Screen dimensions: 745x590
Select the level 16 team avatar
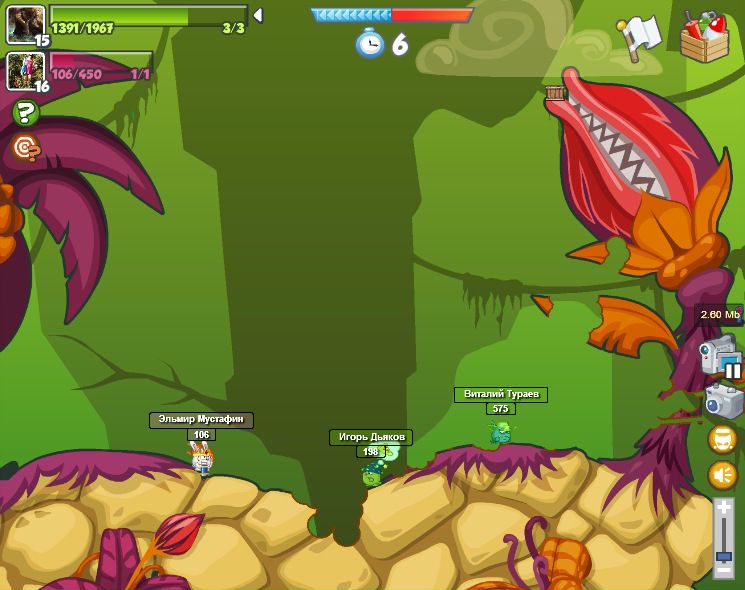point(25,70)
